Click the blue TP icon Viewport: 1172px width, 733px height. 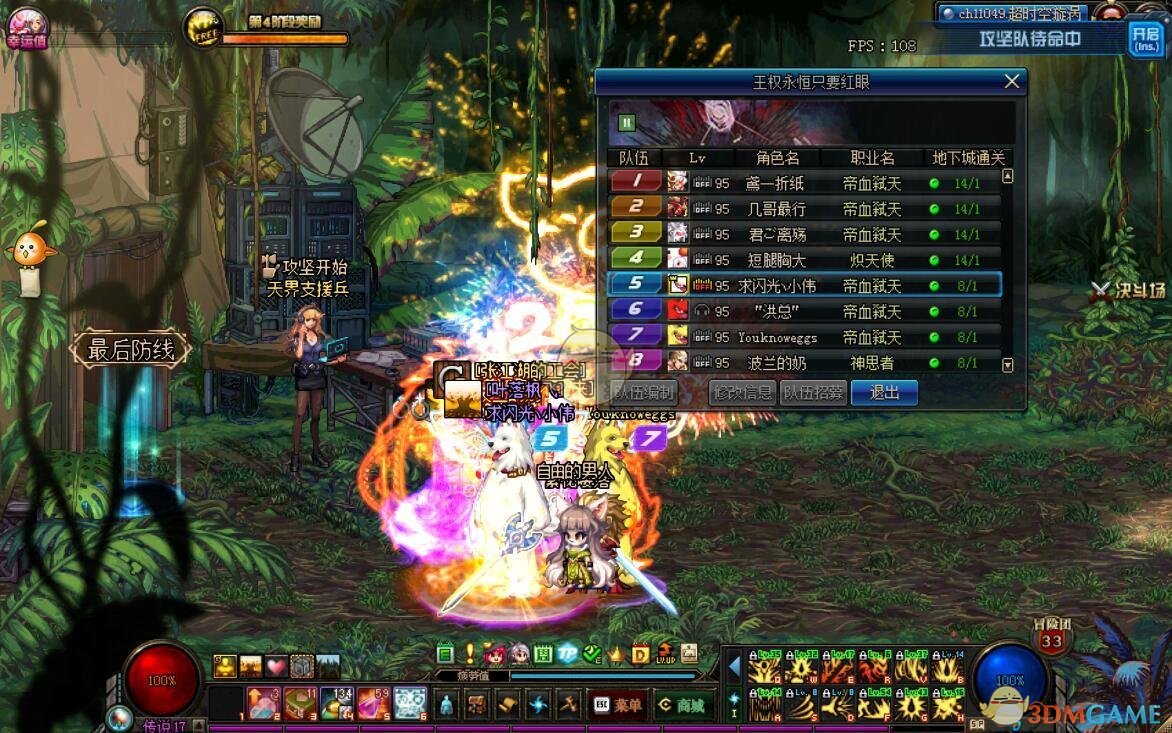pyautogui.click(x=568, y=655)
